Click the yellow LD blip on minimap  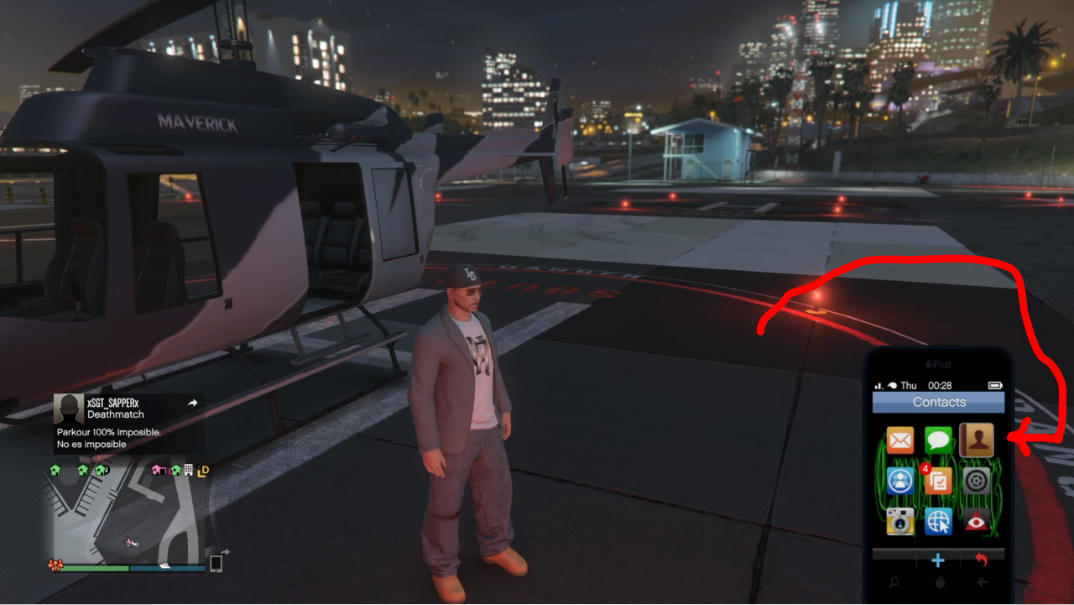203,470
